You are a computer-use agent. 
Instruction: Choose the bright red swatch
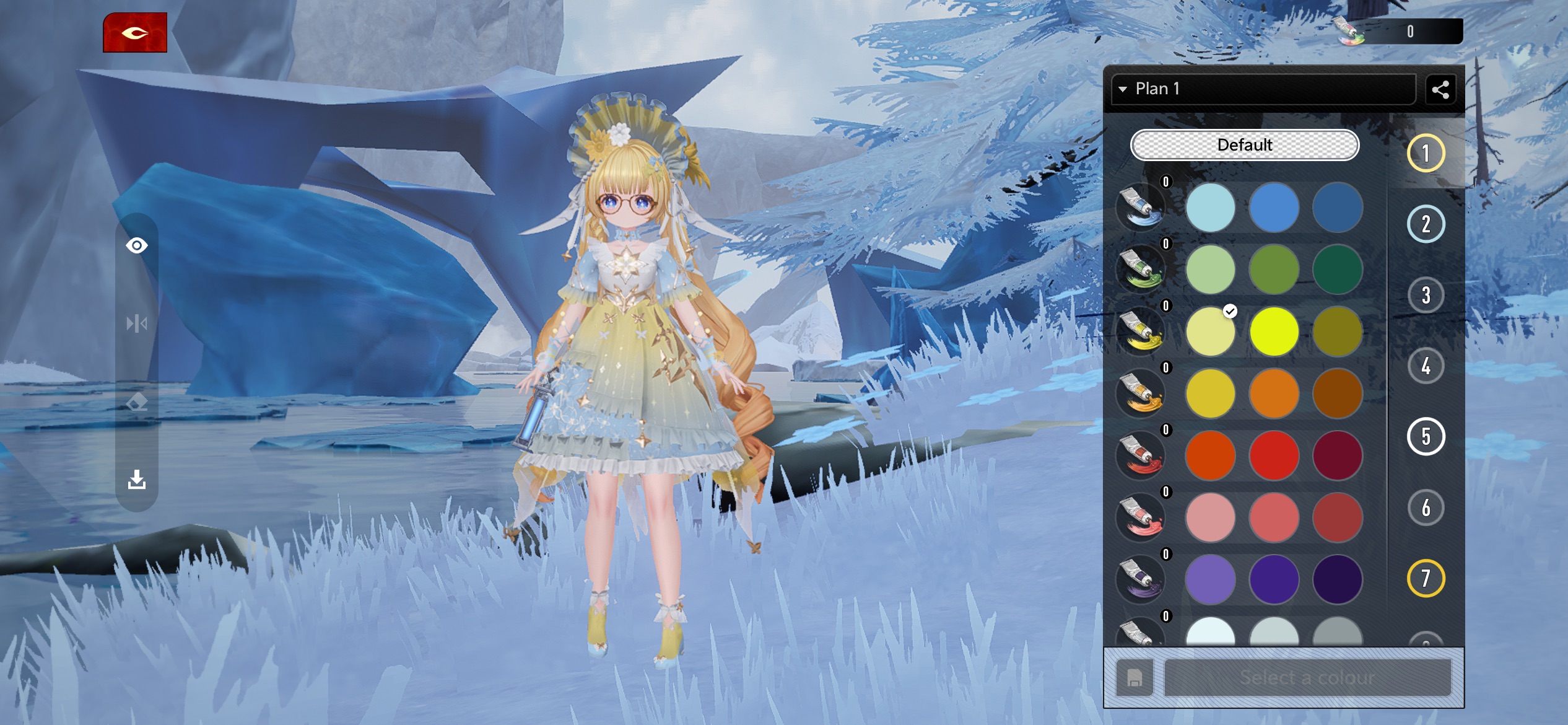1274,455
